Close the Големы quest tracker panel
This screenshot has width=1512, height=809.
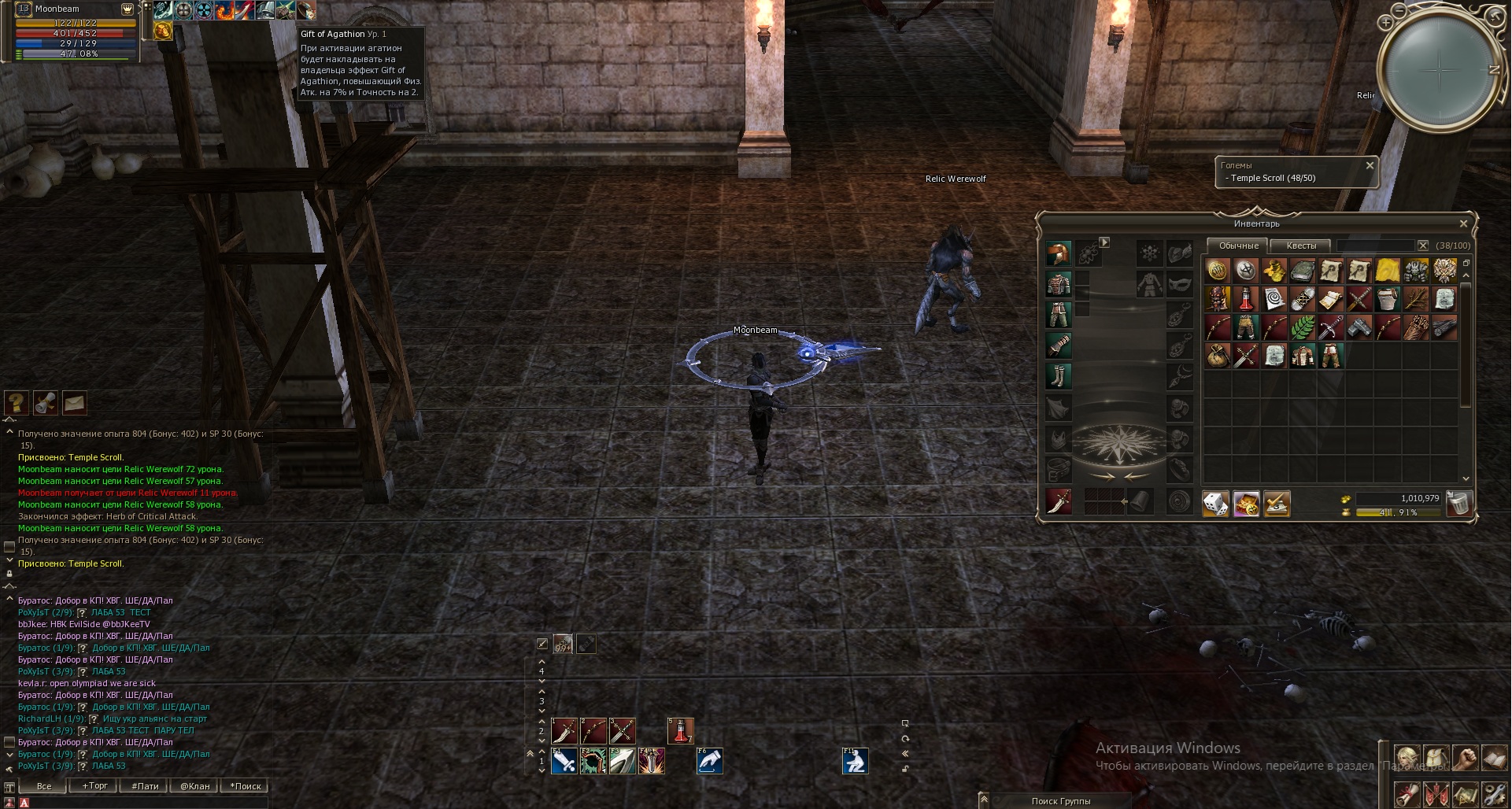(1370, 165)
